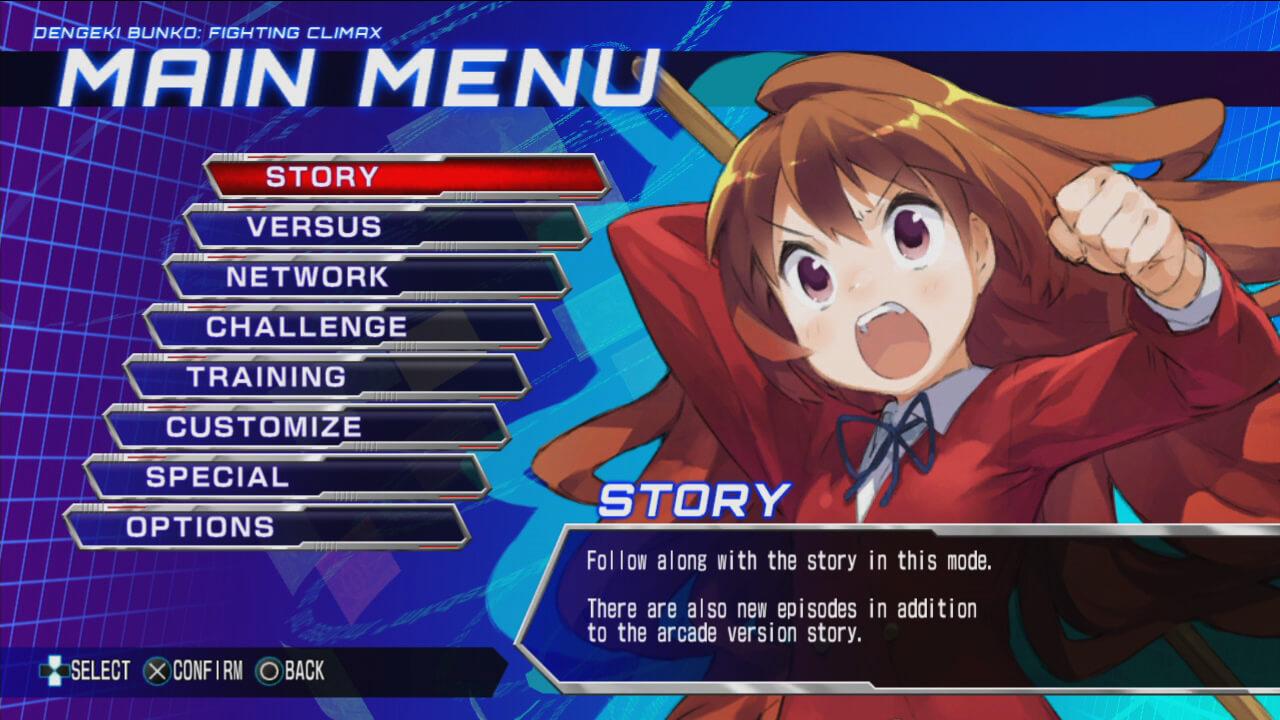Image resolution: width=1280 pixels, height=720 pixels.
Task: Open the Versus mode
Action: coord(386,227)
